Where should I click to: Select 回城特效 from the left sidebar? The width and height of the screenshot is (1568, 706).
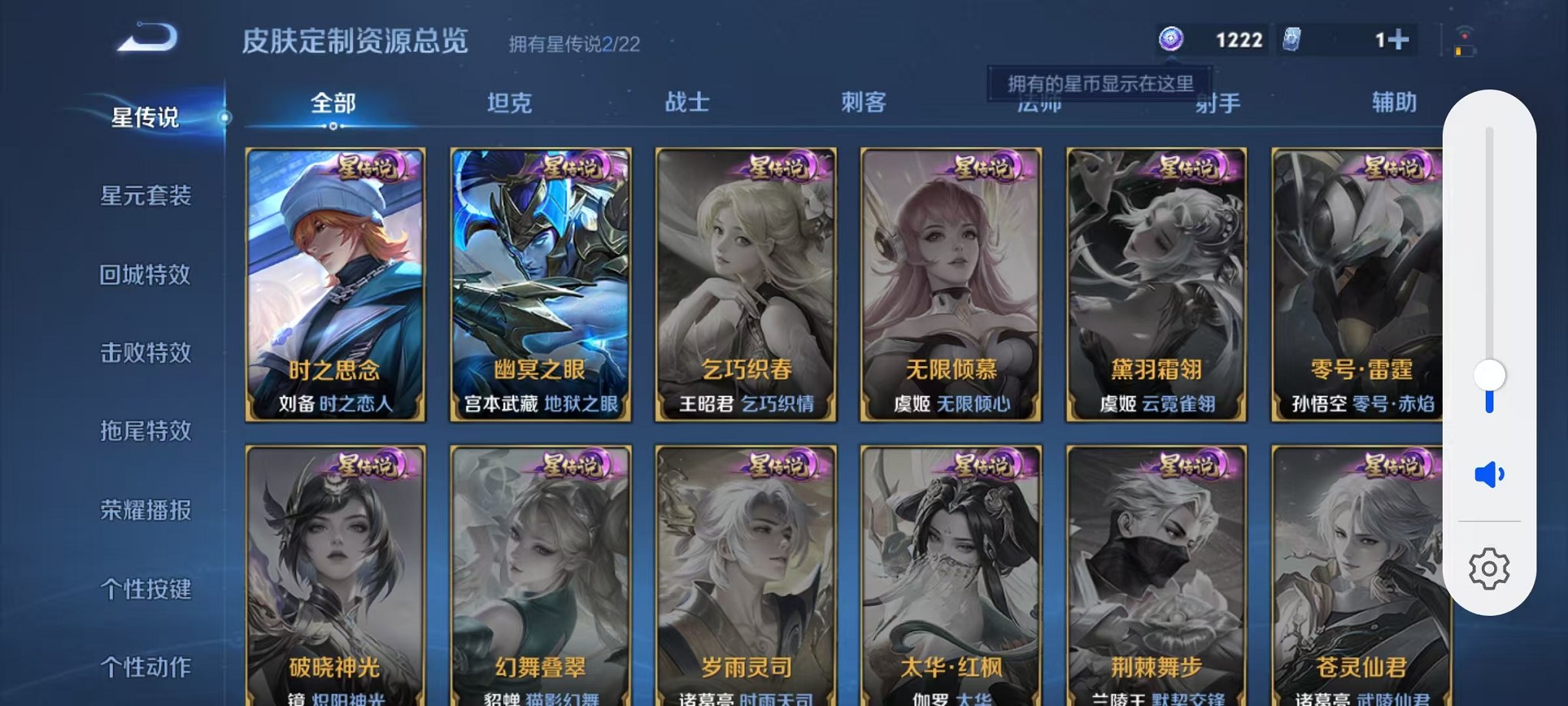[146, 275]
